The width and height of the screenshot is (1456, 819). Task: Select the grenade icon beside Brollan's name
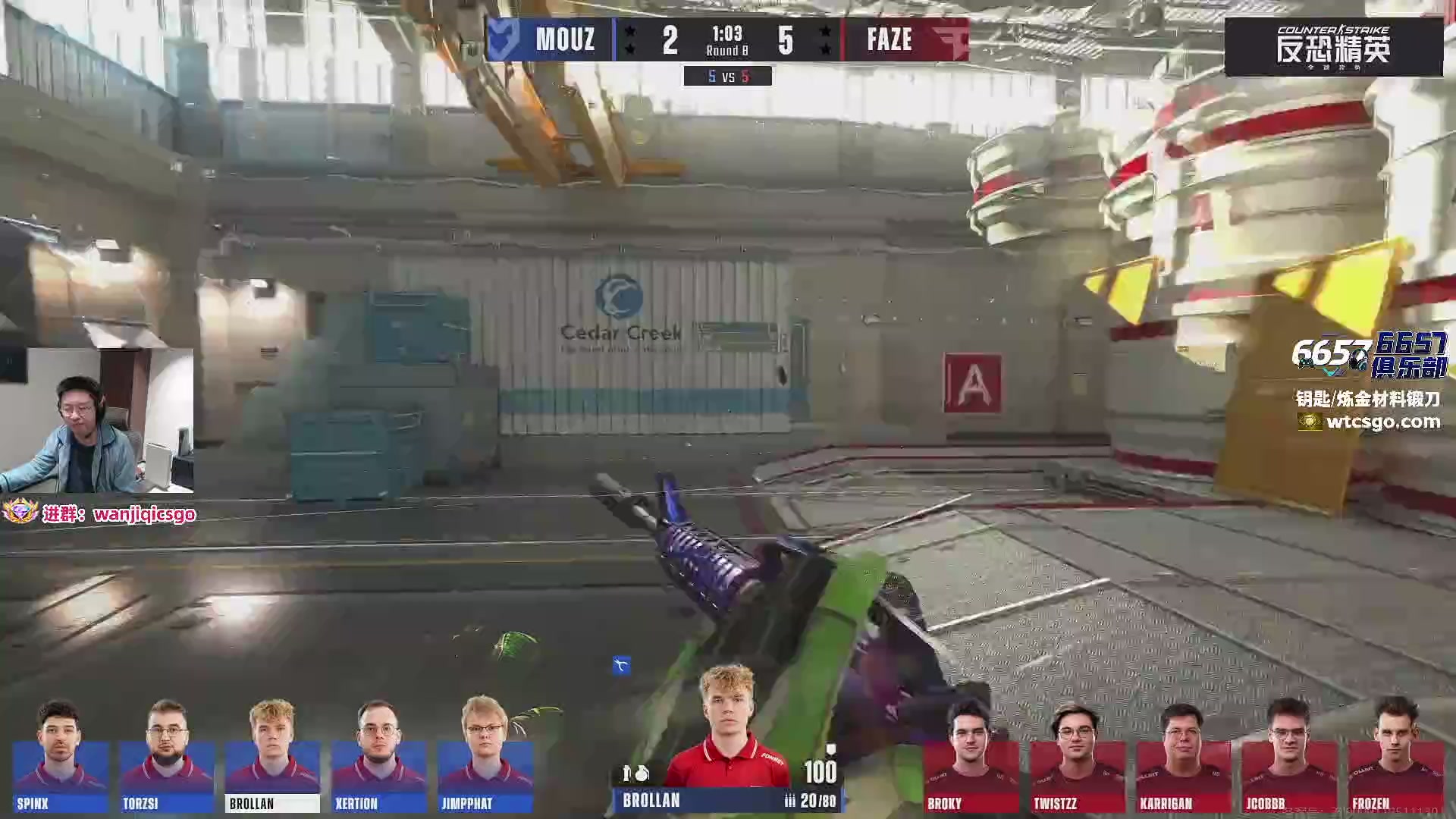[642, 773]
